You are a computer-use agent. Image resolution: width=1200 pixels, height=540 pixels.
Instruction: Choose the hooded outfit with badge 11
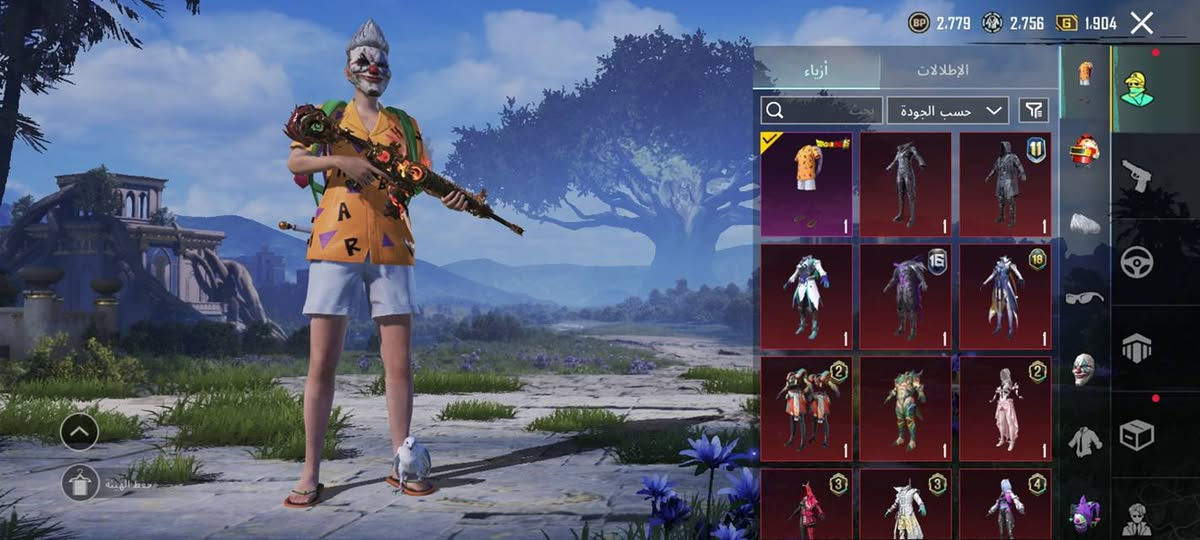(1005, 184)
